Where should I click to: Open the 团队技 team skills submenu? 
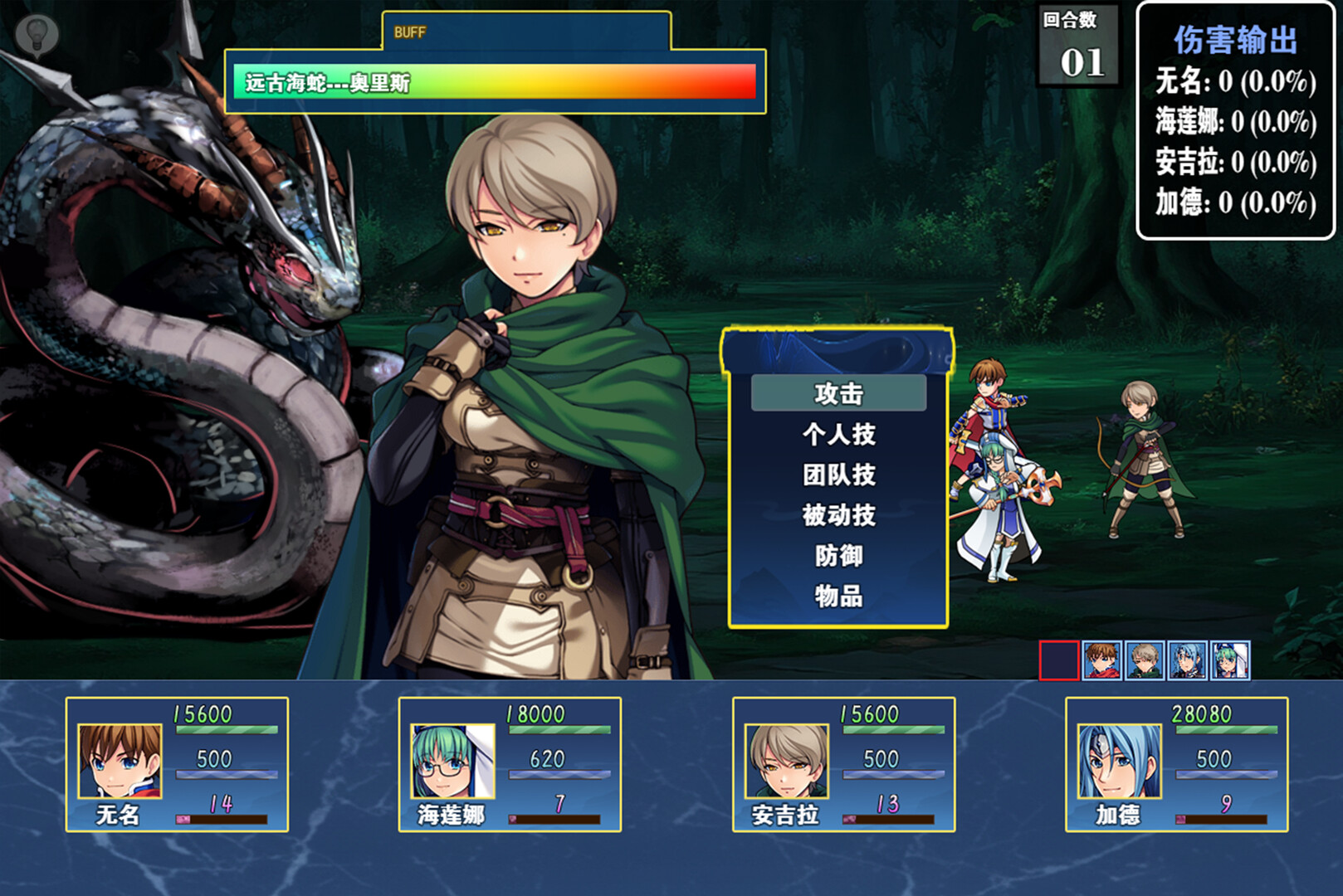841,475
